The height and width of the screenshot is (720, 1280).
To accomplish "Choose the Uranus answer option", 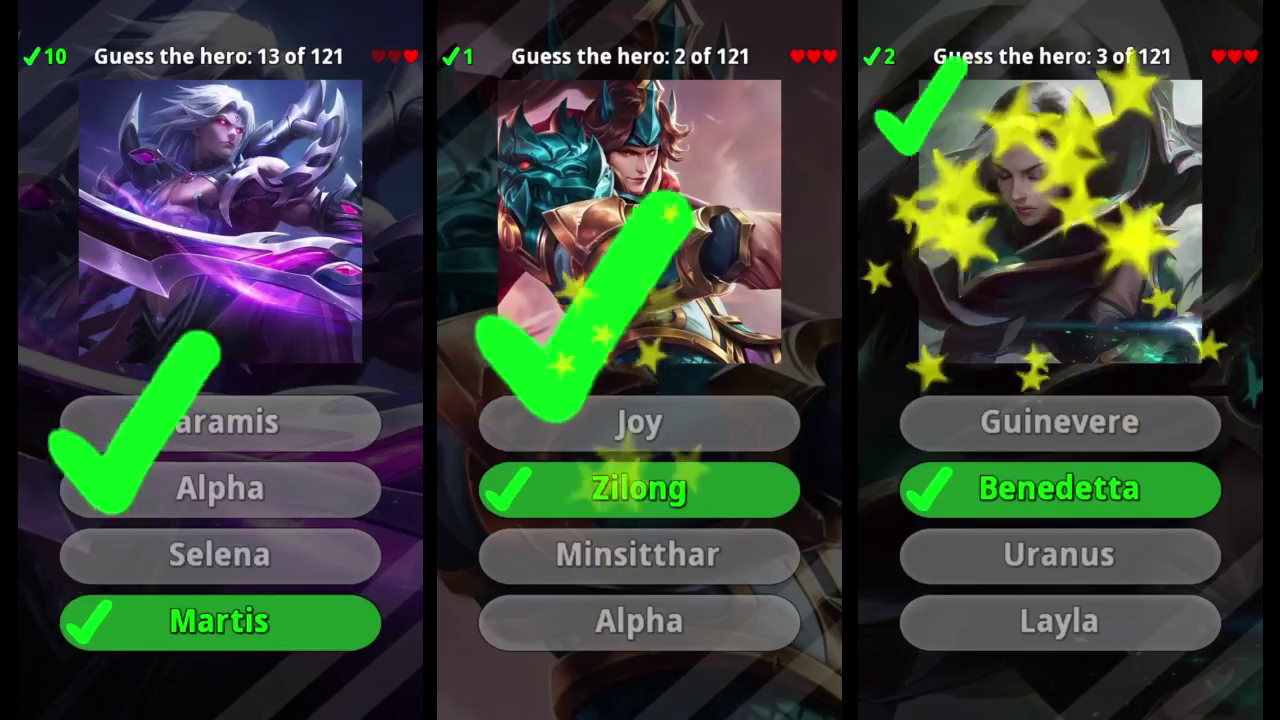I will [1060, 556].
